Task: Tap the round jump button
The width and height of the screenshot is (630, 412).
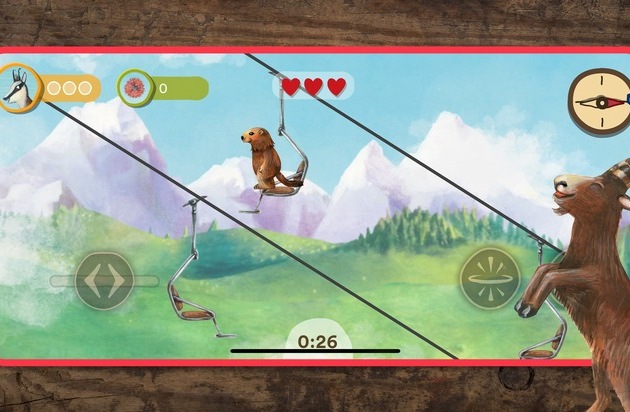Action: pos(490,278)
